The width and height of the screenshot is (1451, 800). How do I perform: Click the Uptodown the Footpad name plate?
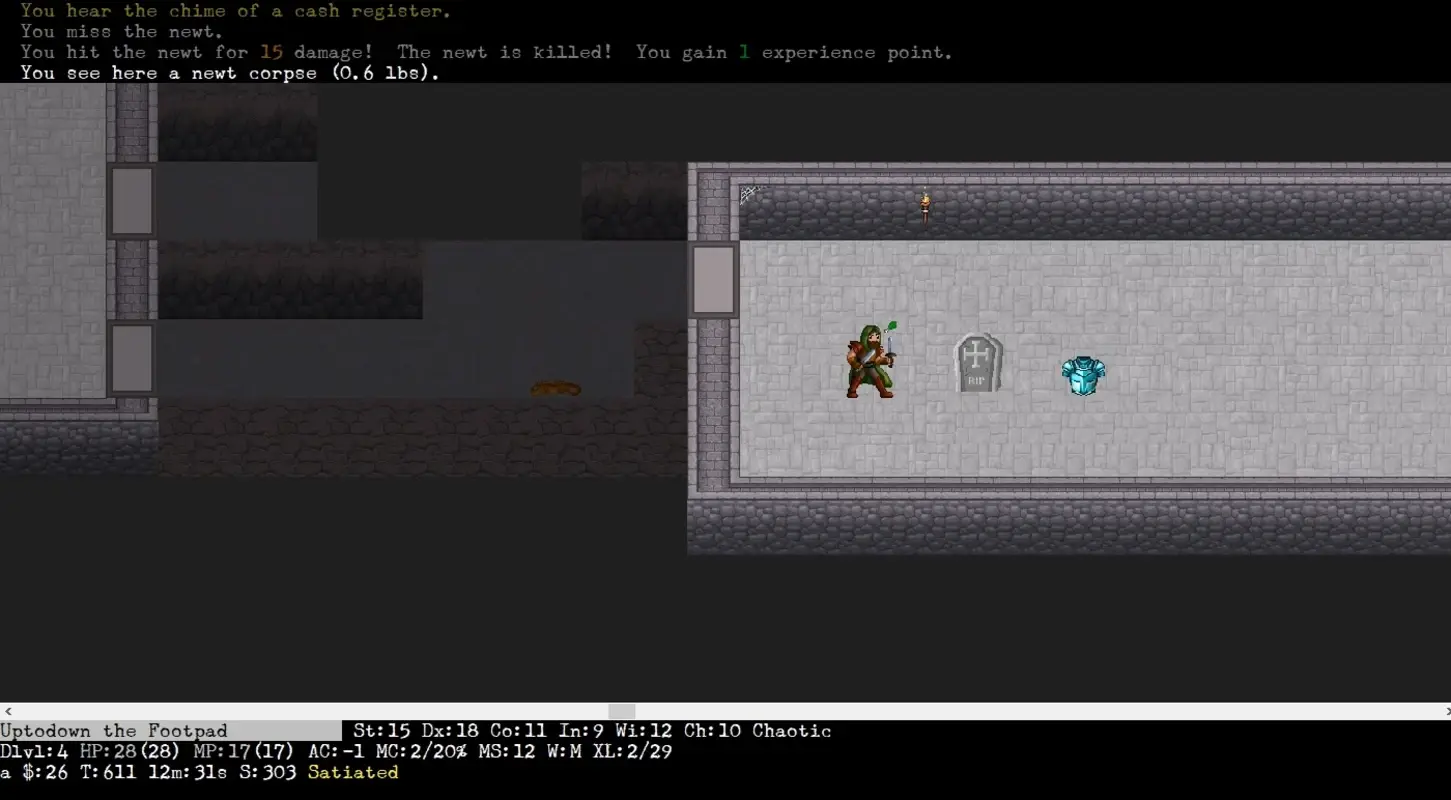113,730
